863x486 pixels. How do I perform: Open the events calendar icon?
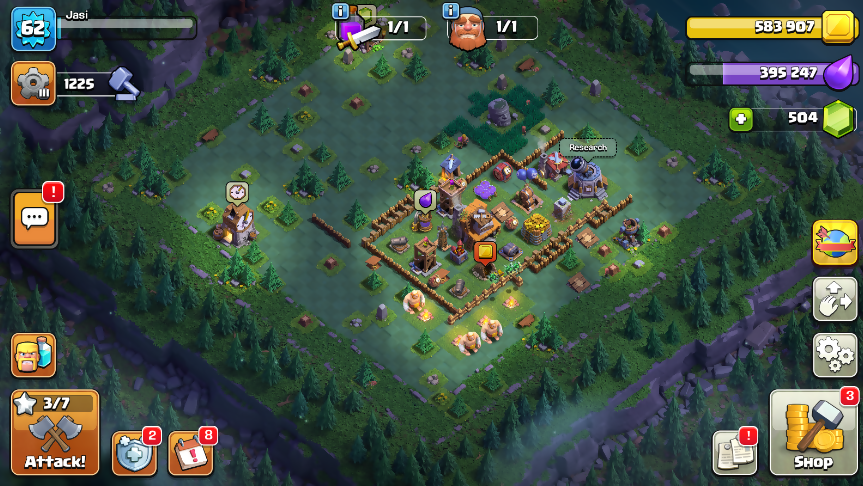(190, 453)
